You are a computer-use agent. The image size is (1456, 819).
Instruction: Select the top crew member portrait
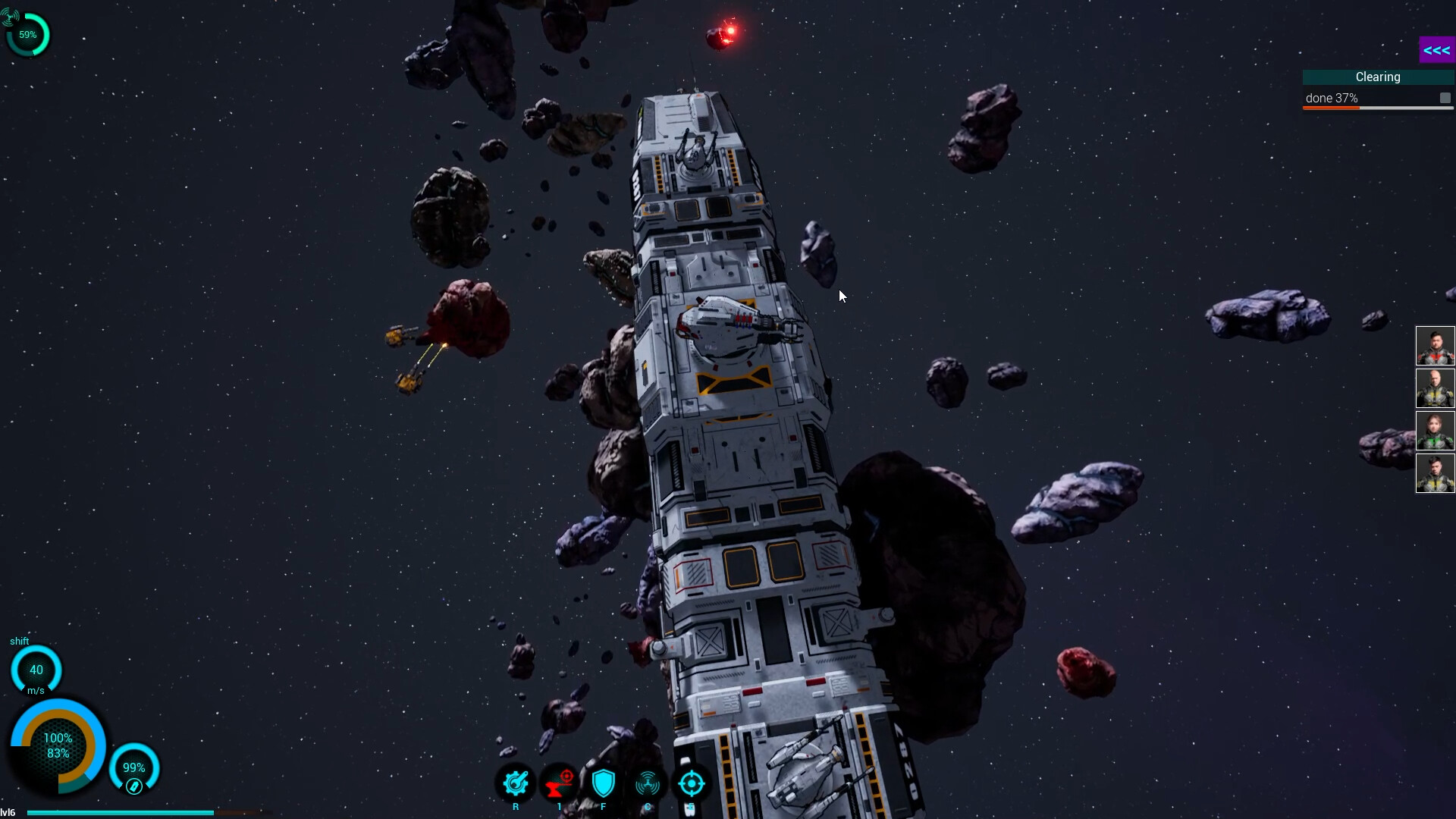1436,345
